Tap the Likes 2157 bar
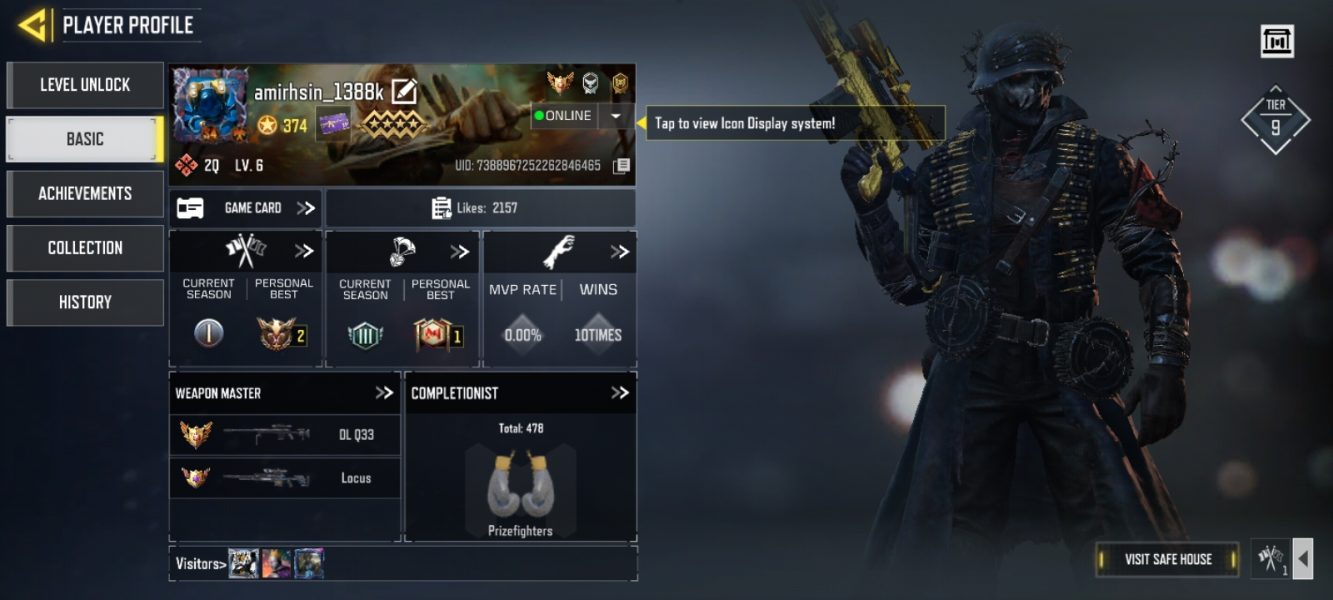Viewport: 1333px width, 600px height. tap(480, 208)
